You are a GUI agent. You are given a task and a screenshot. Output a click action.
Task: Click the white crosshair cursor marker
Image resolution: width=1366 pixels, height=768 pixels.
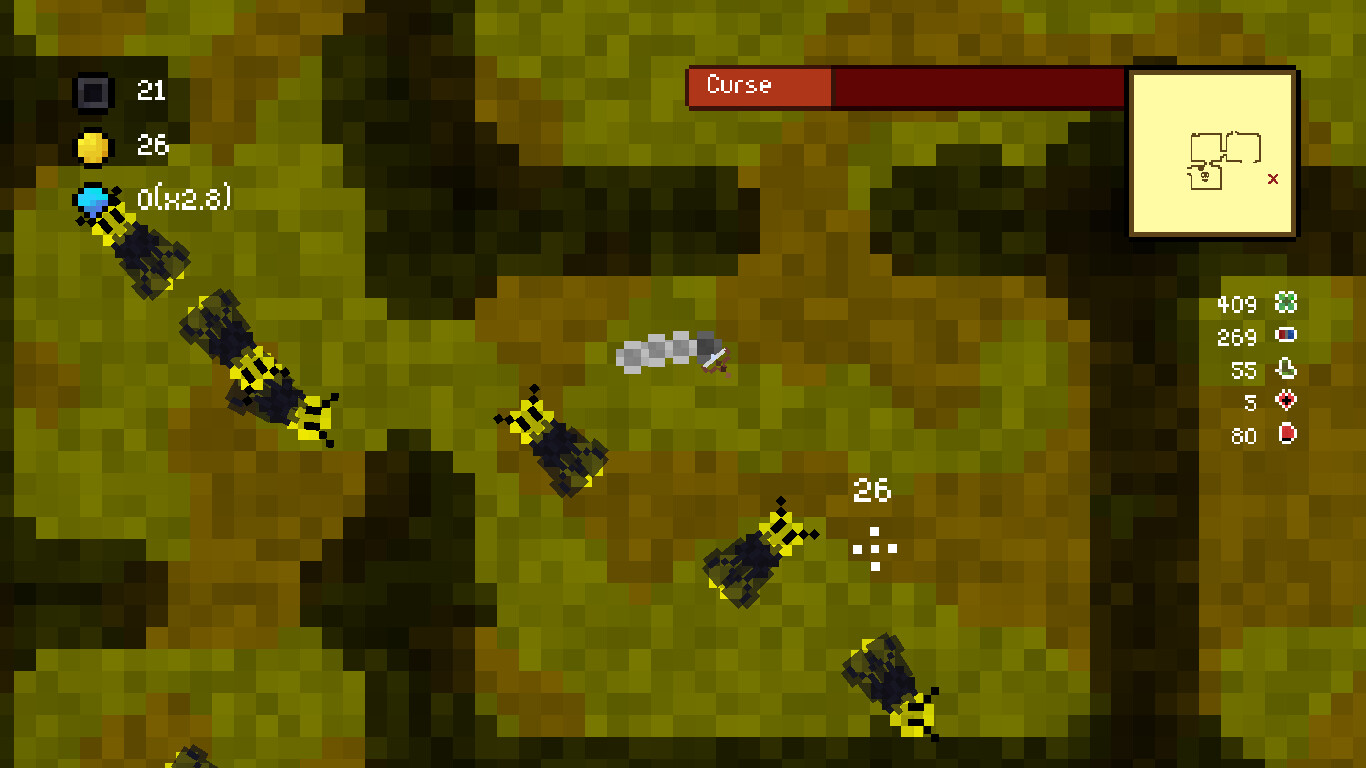click(874, 548)
